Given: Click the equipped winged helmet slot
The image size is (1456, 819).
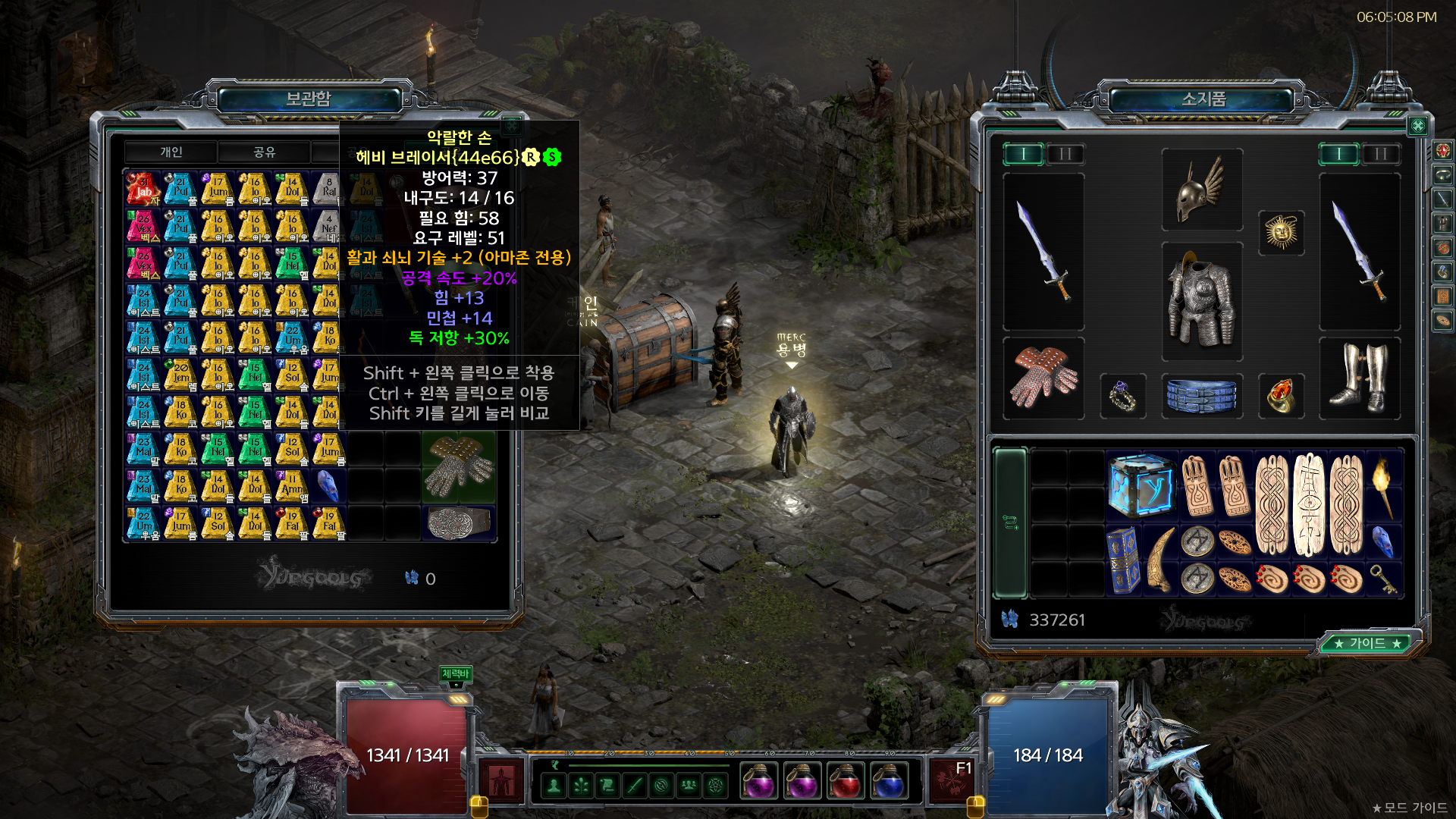Looking at the screenshot, I should tap(1202, 190).
